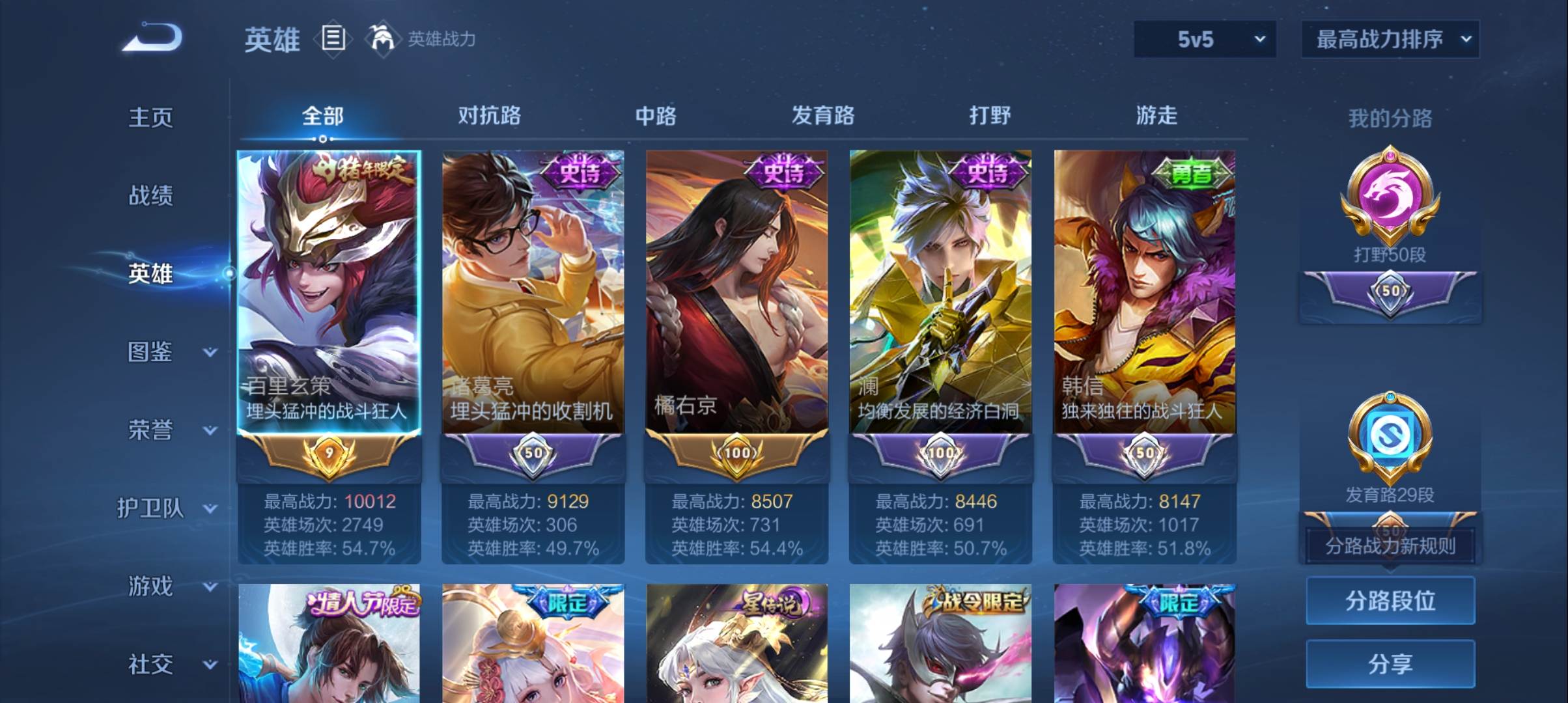This screenshot has width=1568, height=703.
Task: Click the 分路战力新规则 notice
Action: 1390,547
